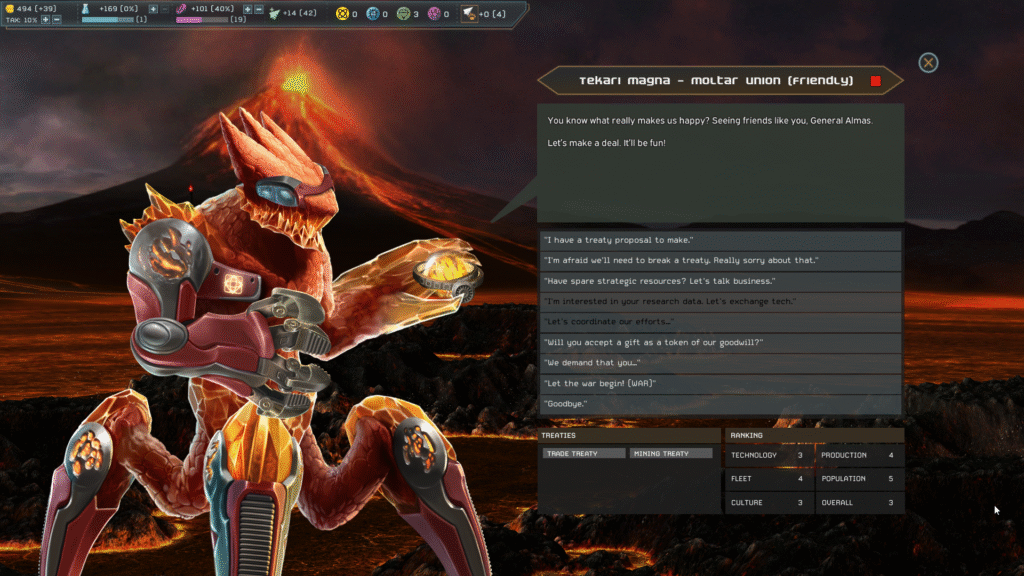Click the Trade Treaty entry
The height and width of the screenshot is (576, 1024).
(584, 454)
